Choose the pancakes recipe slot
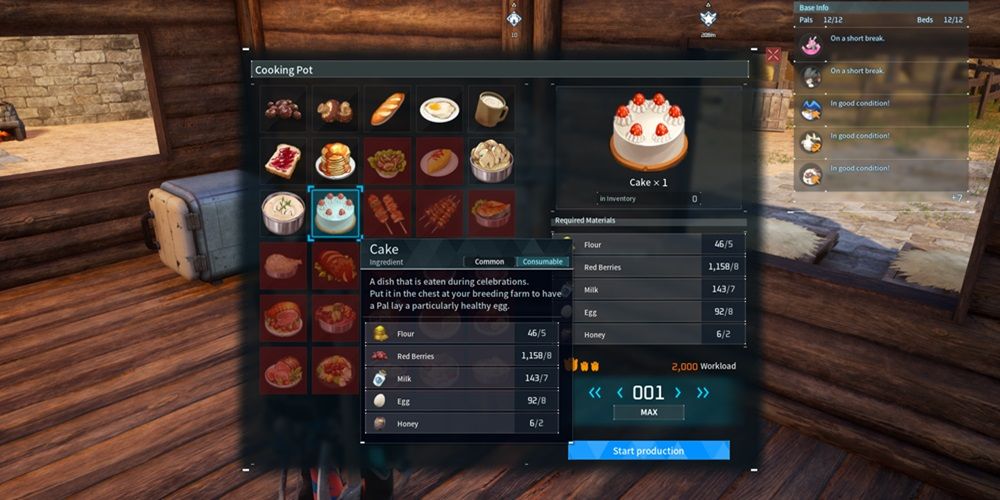The width and height of the screenshot is (1000, 500). click(335, 160)
